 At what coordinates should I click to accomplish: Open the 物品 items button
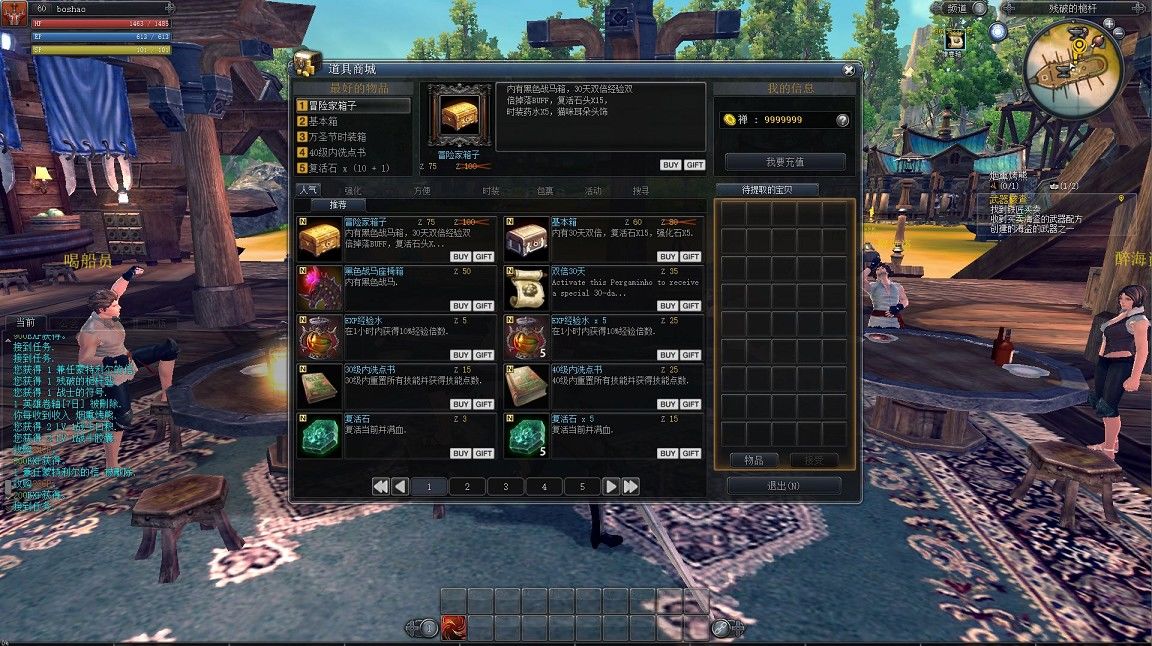754,460
